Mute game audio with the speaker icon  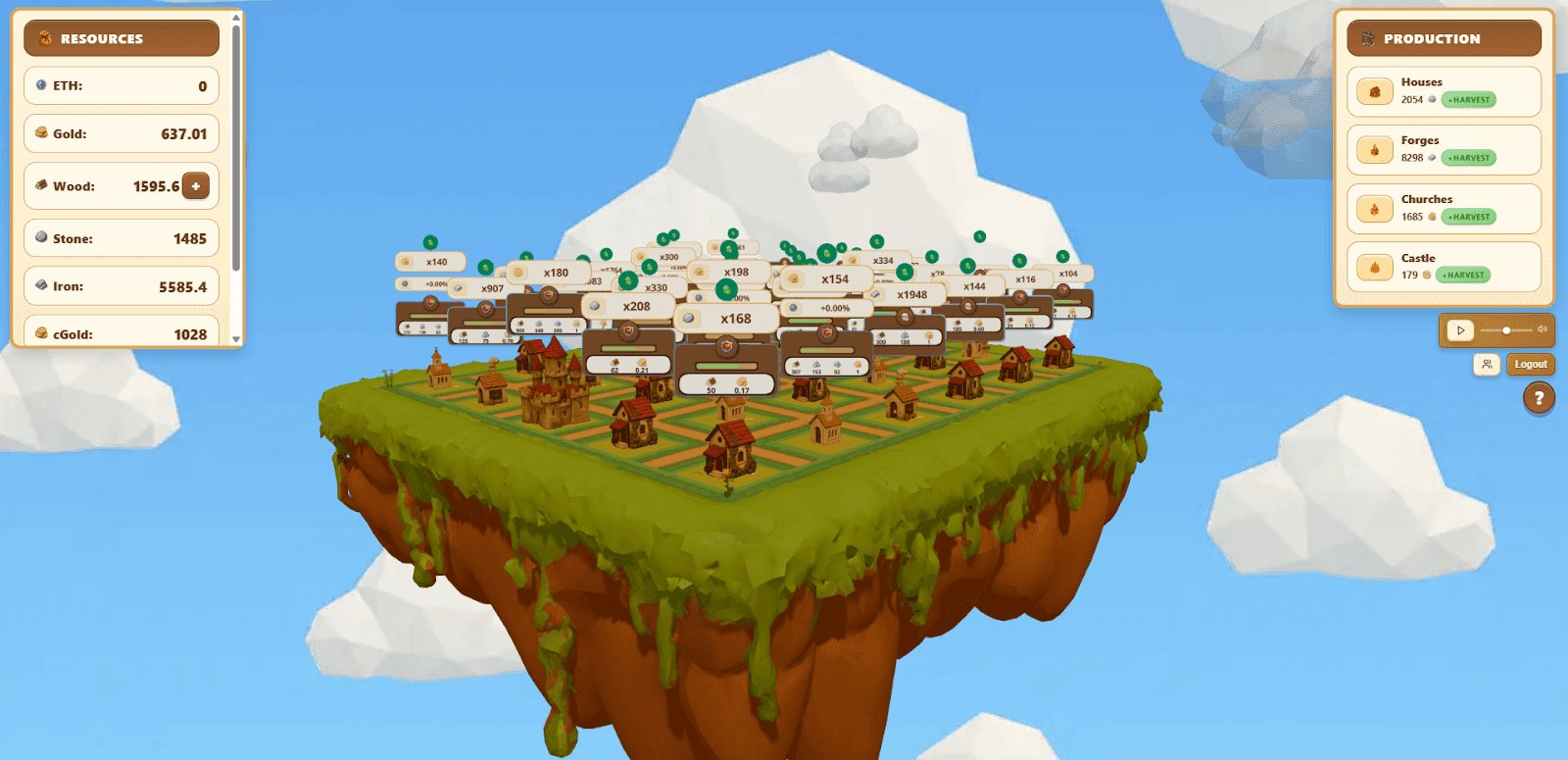pos(1542,330)
